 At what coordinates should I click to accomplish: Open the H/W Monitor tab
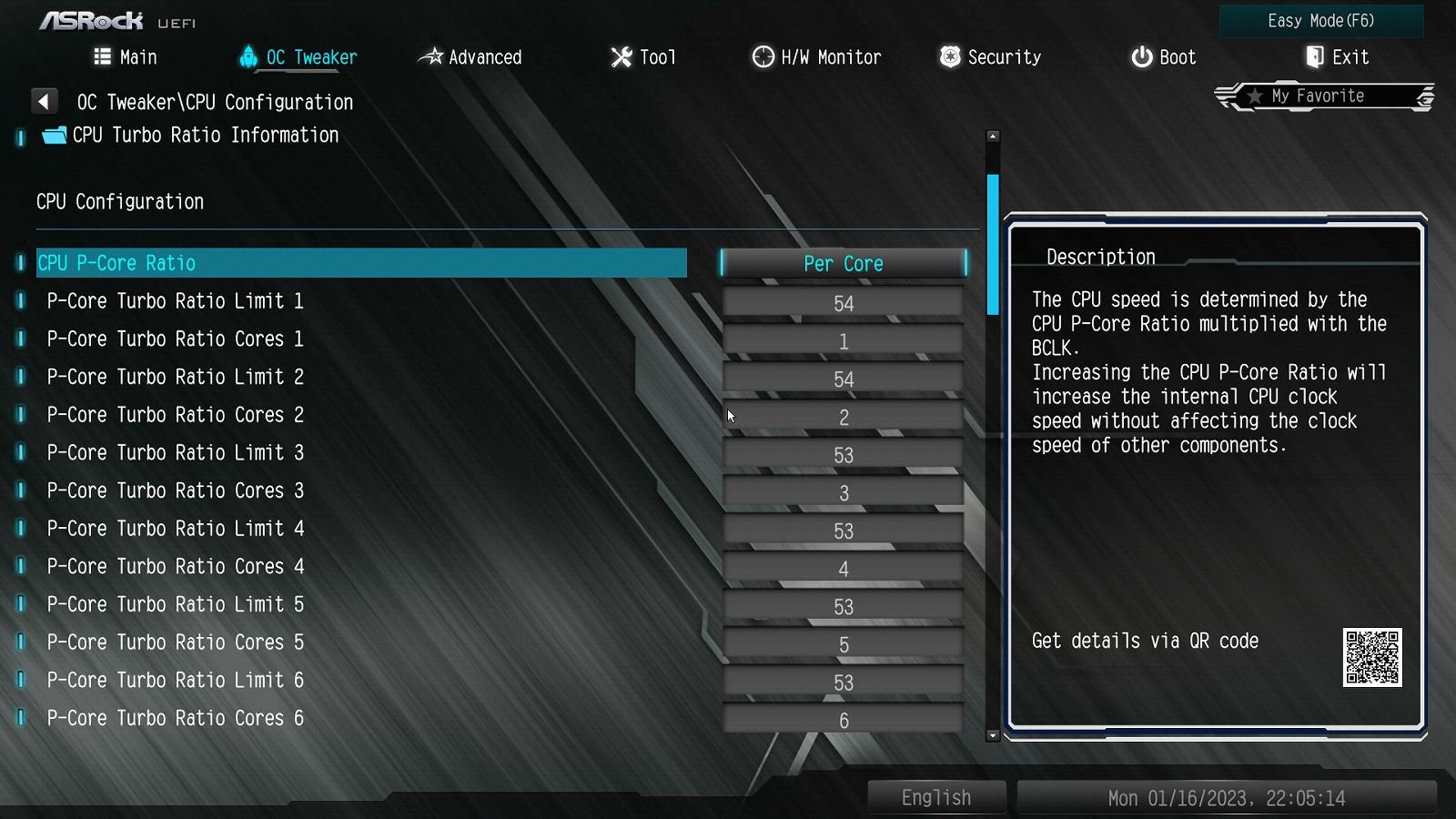point(816,57)
